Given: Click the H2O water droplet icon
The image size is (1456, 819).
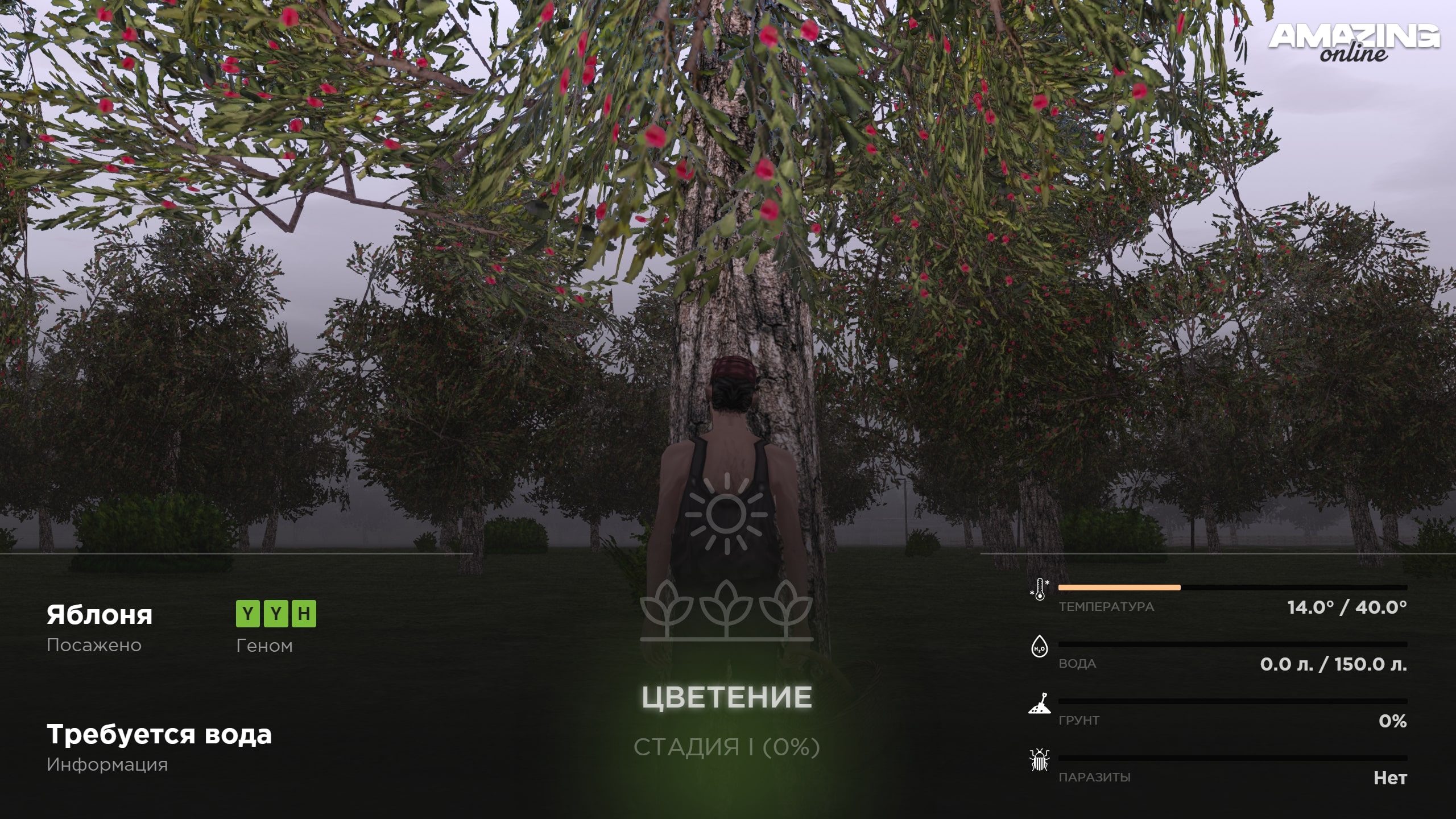Looking at the screenshot, I should (x=1040, y=647).
